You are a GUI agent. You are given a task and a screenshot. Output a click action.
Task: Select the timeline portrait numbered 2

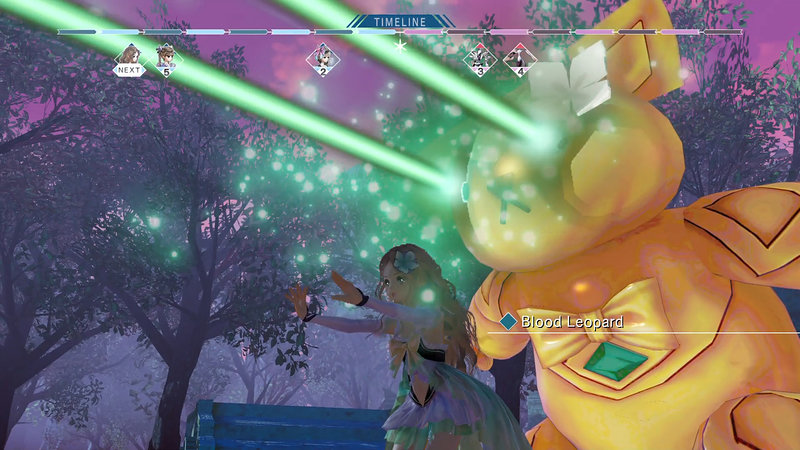point(322,58)
